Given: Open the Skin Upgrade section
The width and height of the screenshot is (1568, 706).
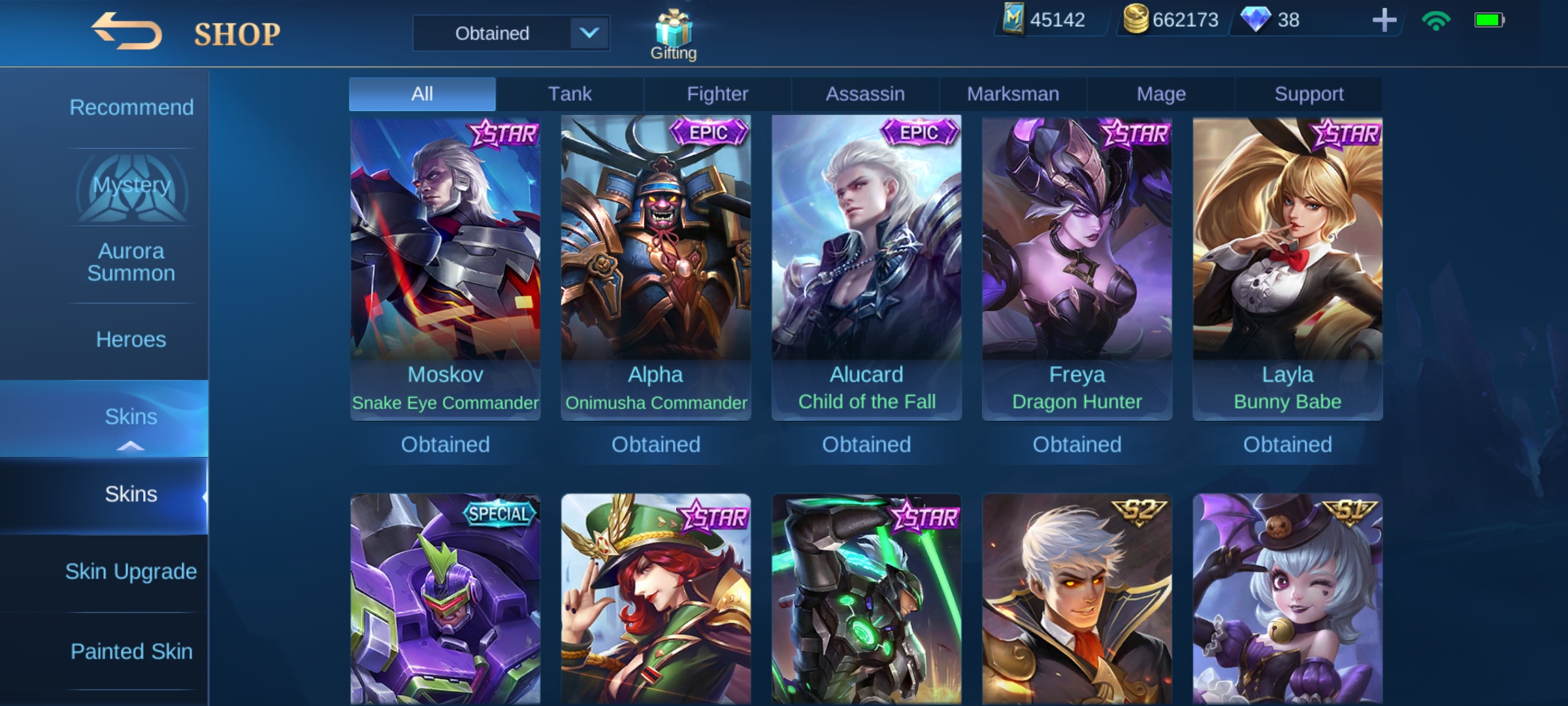Looking at the screenshot, I should [x=131, y=571].
